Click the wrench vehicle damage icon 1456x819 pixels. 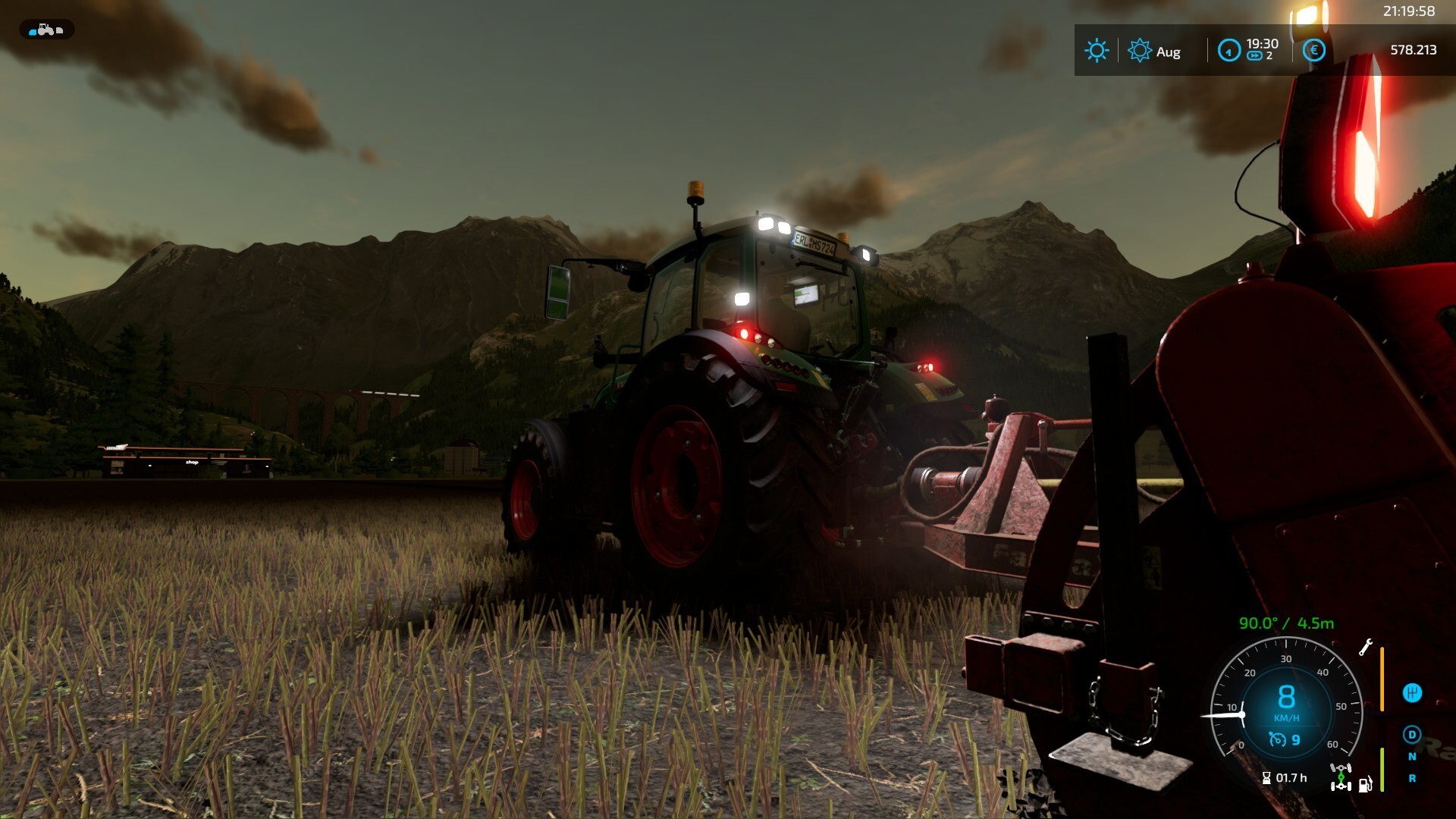click(1366, 647)
